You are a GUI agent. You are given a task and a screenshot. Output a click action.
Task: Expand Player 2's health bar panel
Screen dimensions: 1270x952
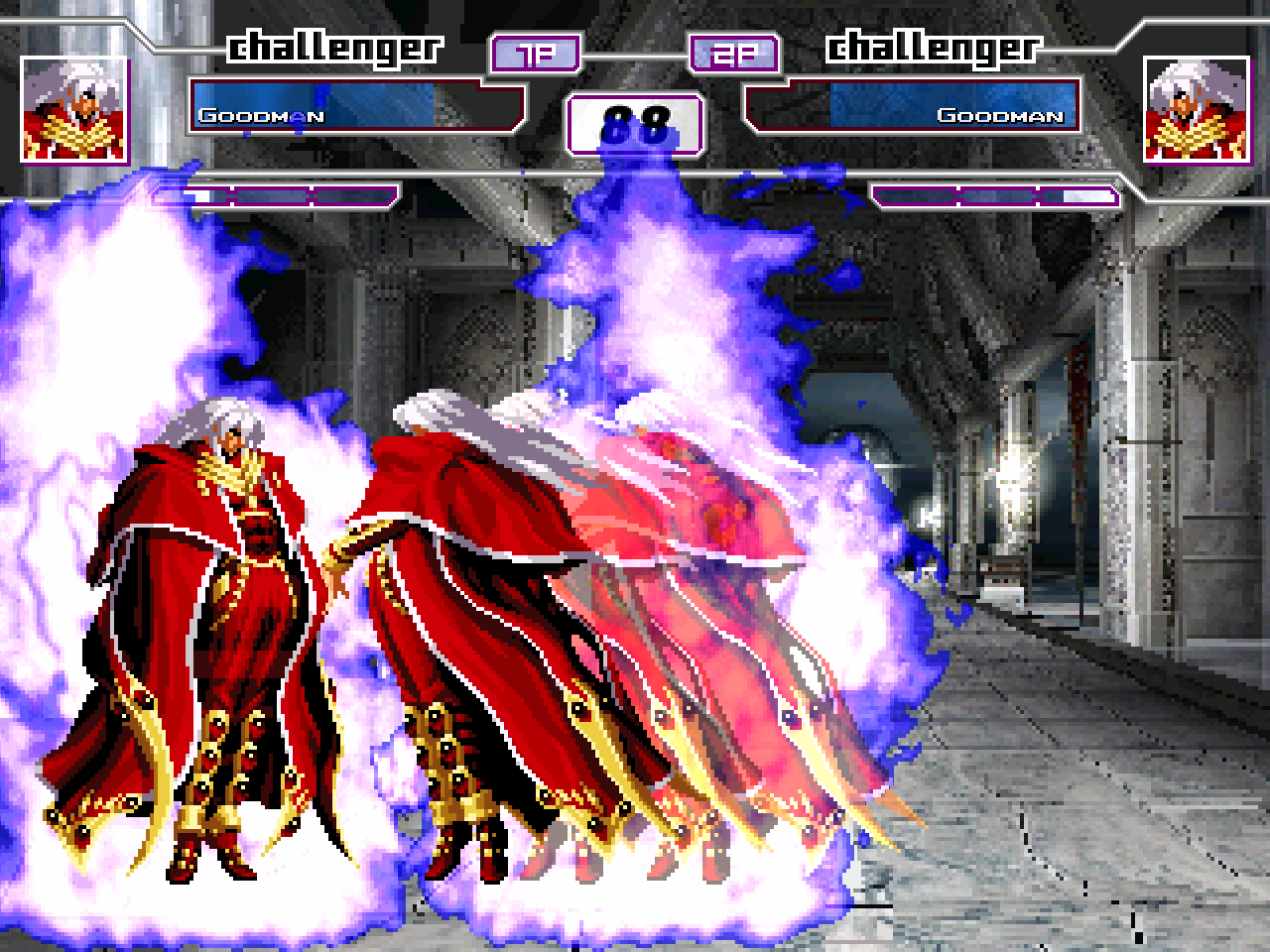tap(913, 111)
